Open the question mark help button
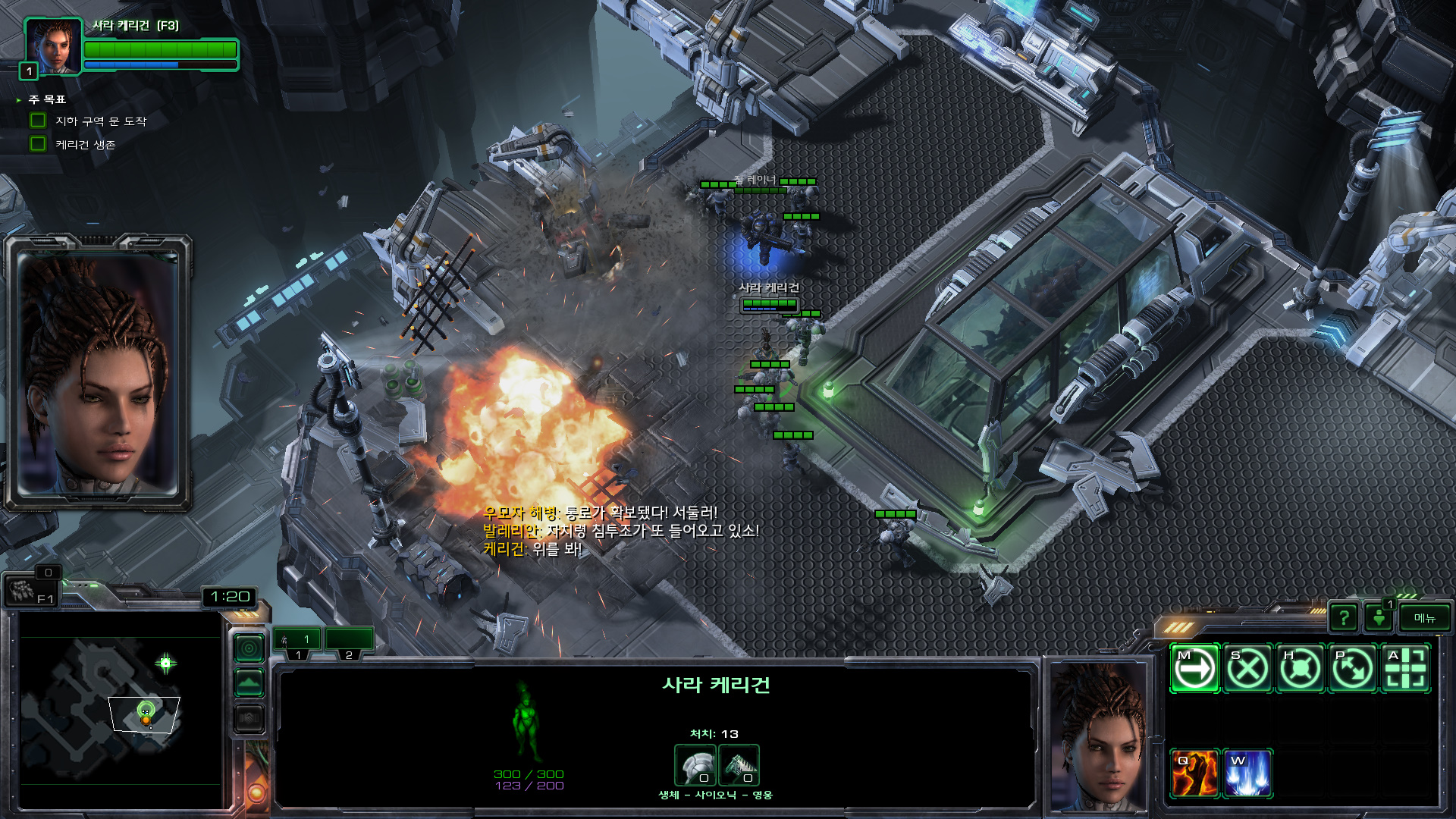The width and height of the screenshot is (1456, 819). (1343, 618)
